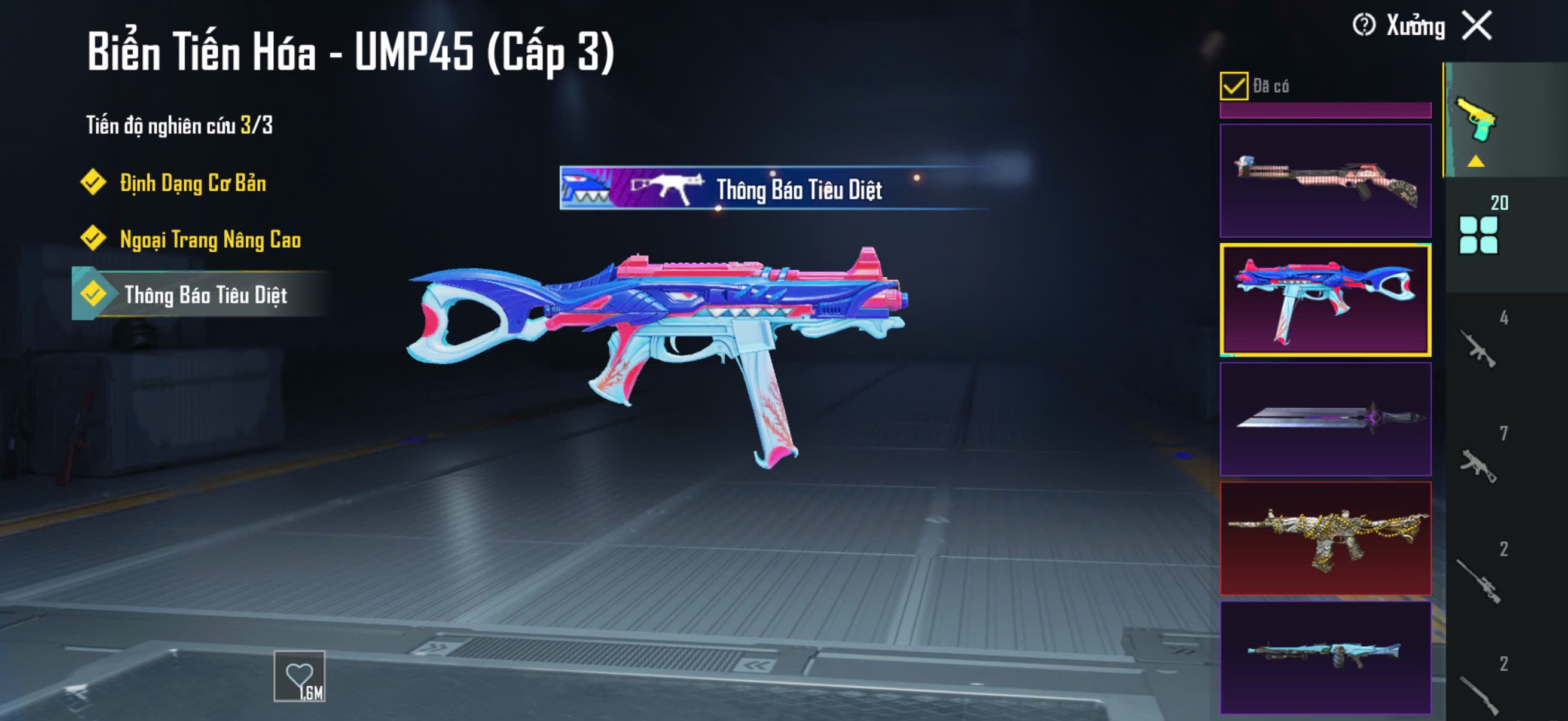1568x721 pixels.
Task: Open the shotgun category at the bottom
Action: coord(1478,693)
